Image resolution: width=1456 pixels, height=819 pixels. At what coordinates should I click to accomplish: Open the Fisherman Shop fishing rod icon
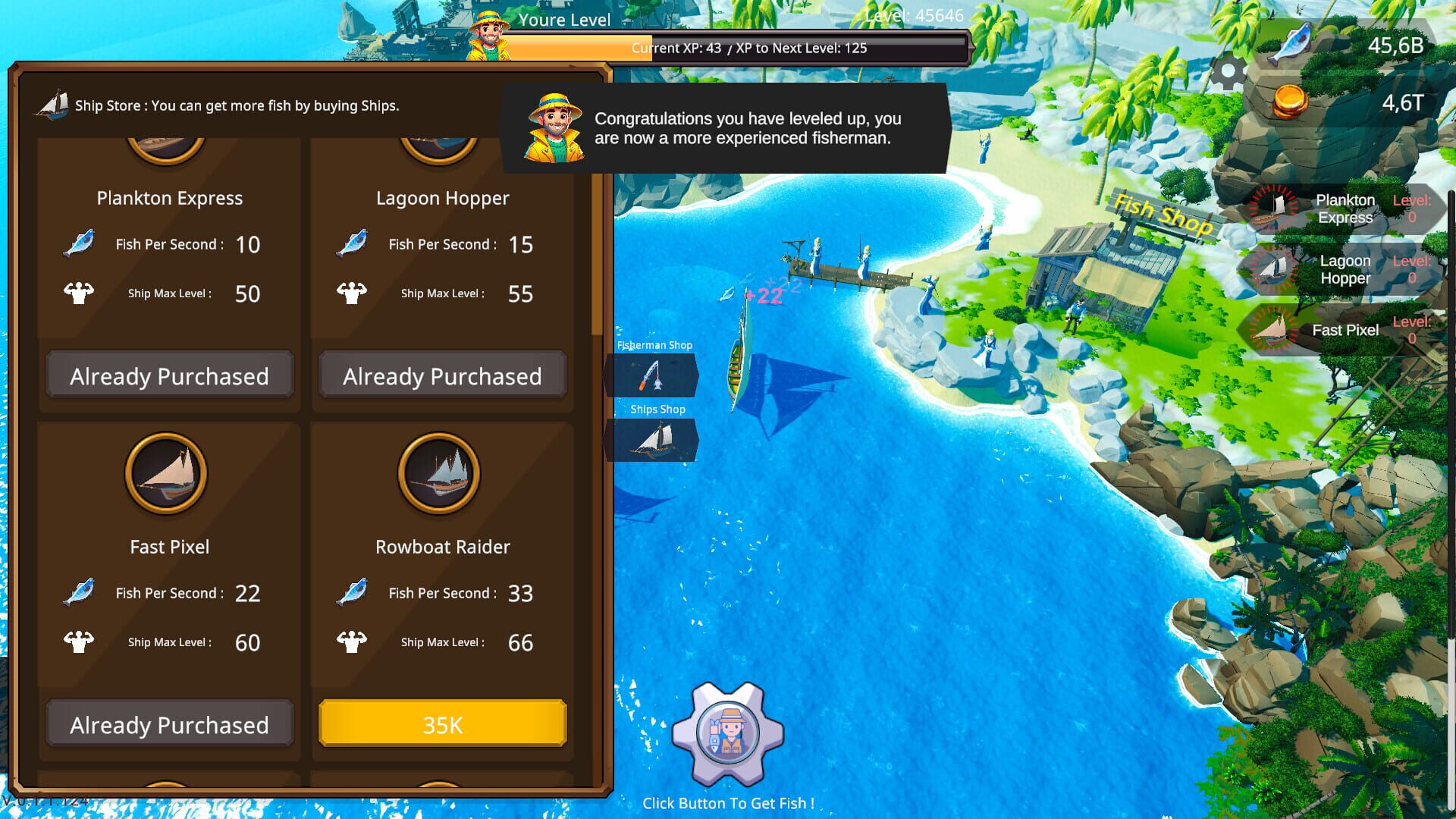pos(652,374)
